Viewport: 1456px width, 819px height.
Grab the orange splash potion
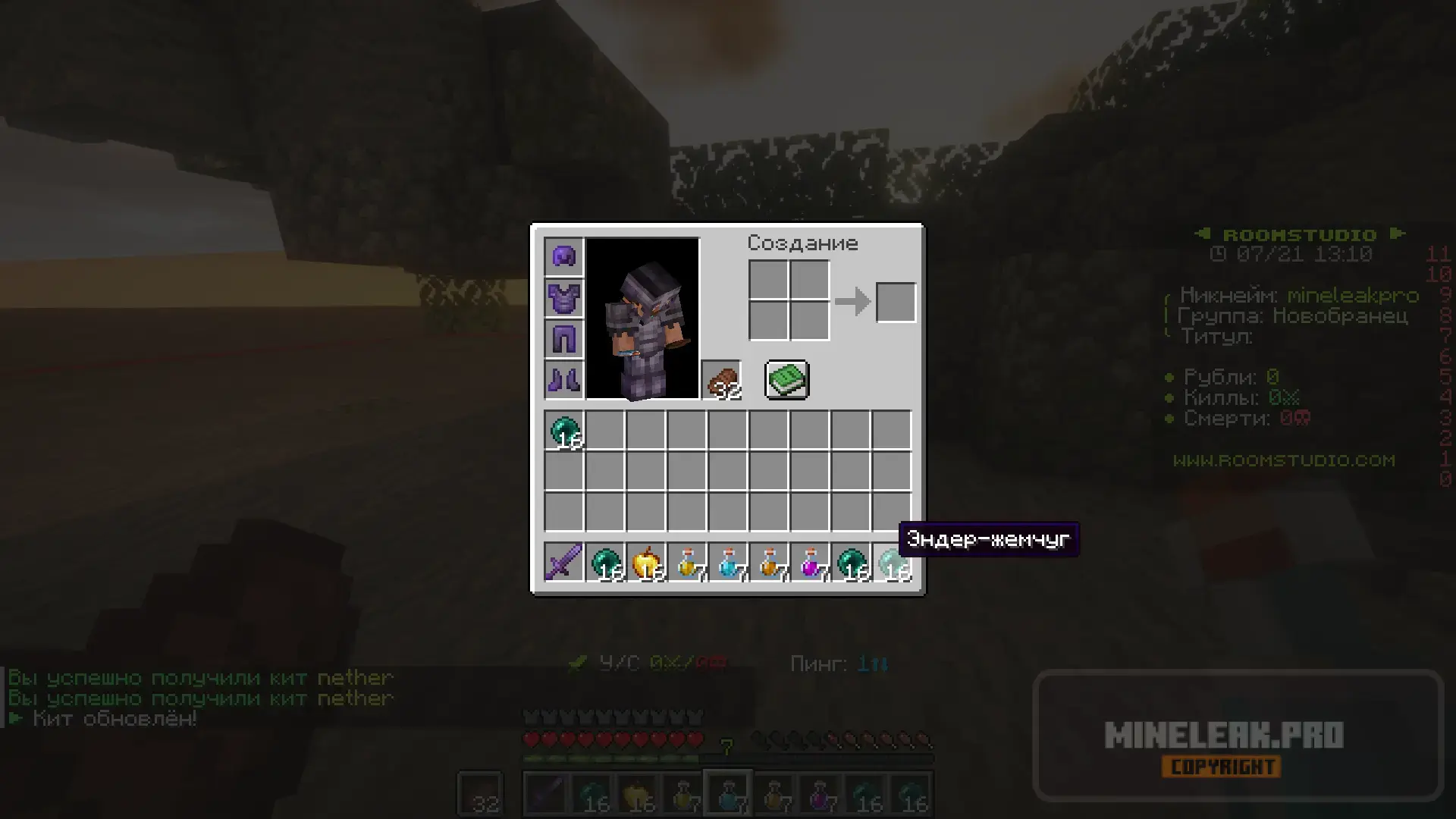click(769, 563)
